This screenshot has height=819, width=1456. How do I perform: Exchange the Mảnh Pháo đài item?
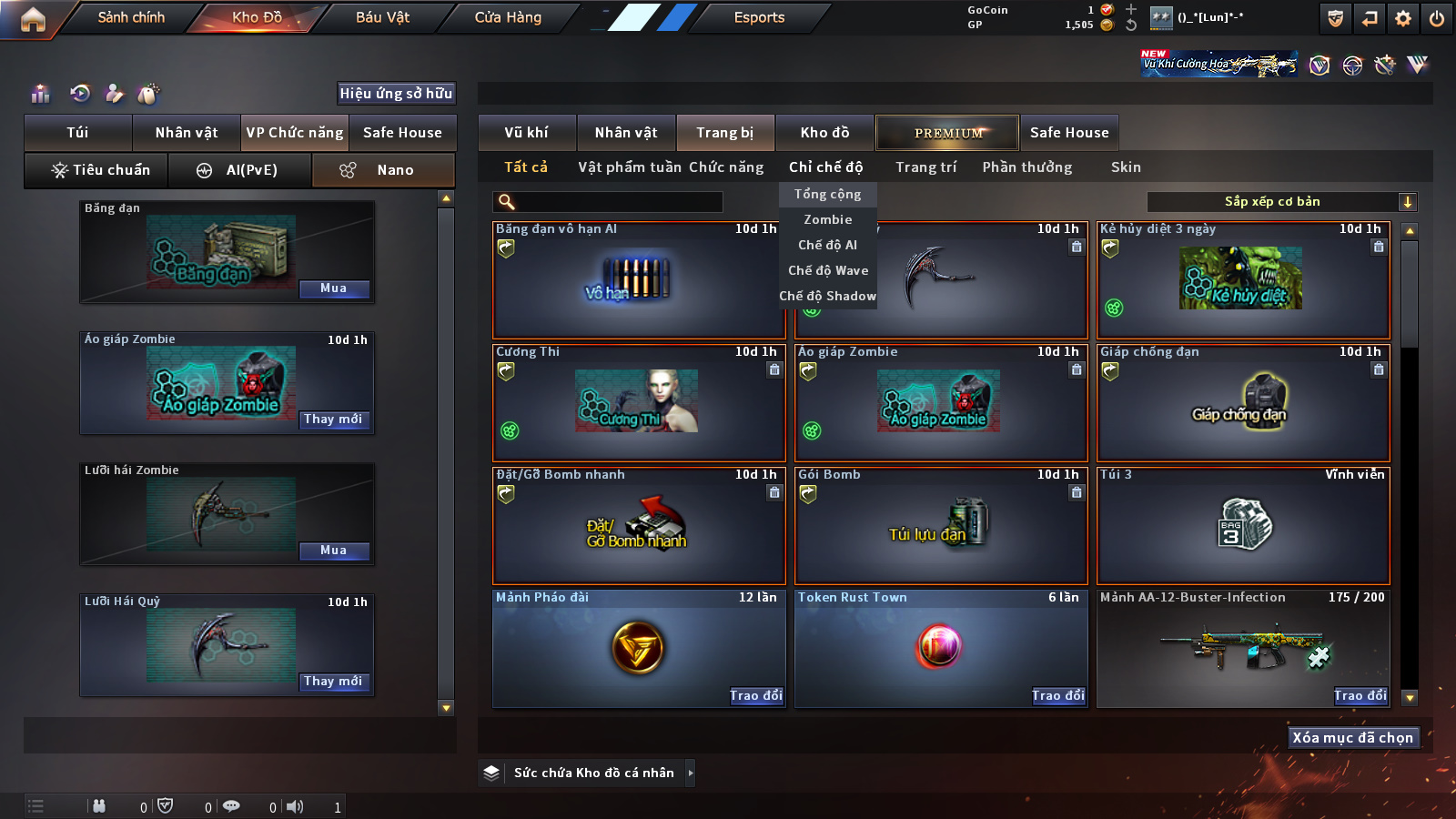pyautogui.click(x=755, y=696)
